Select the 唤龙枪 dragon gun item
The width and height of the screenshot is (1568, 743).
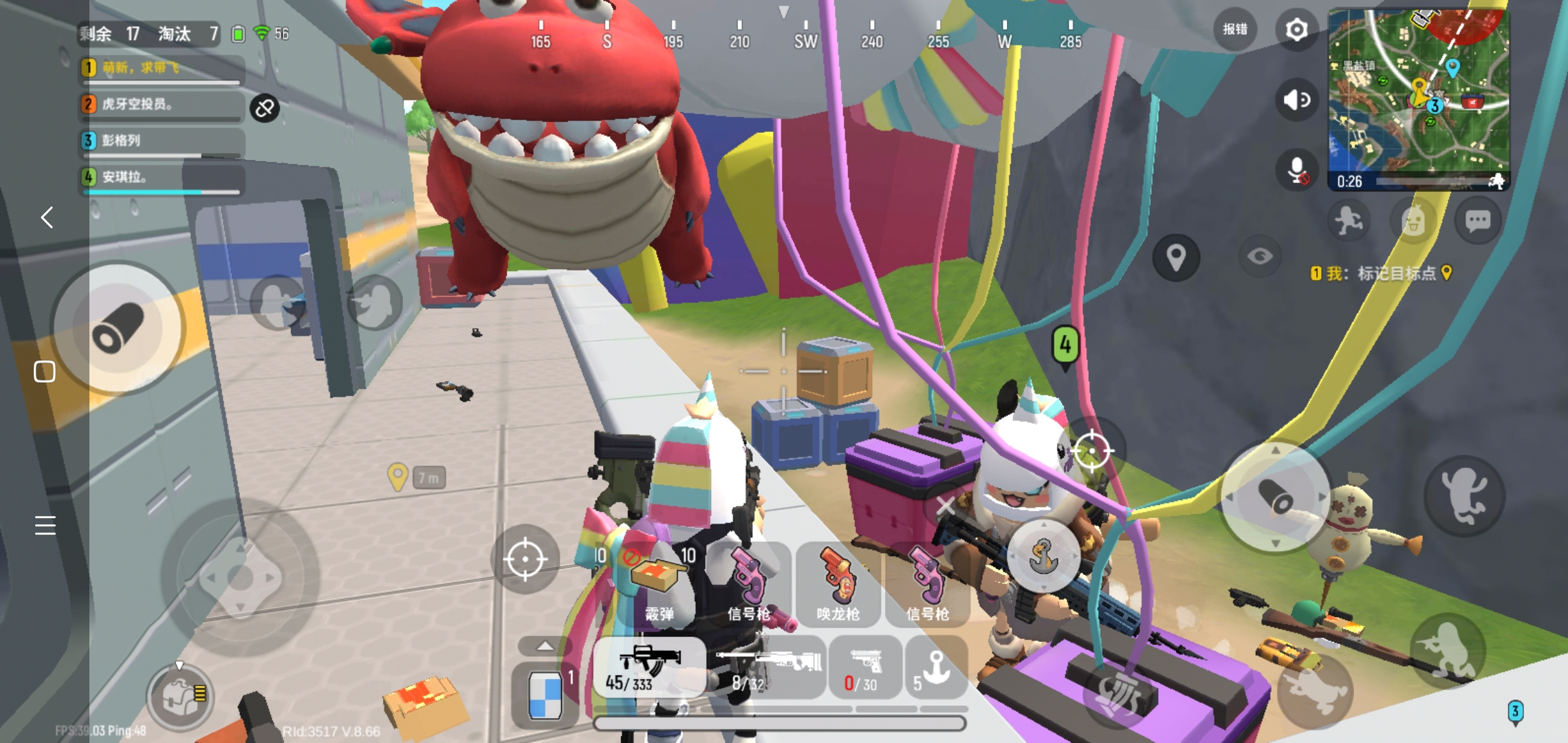pyautogui.click(x=838, y=583)
